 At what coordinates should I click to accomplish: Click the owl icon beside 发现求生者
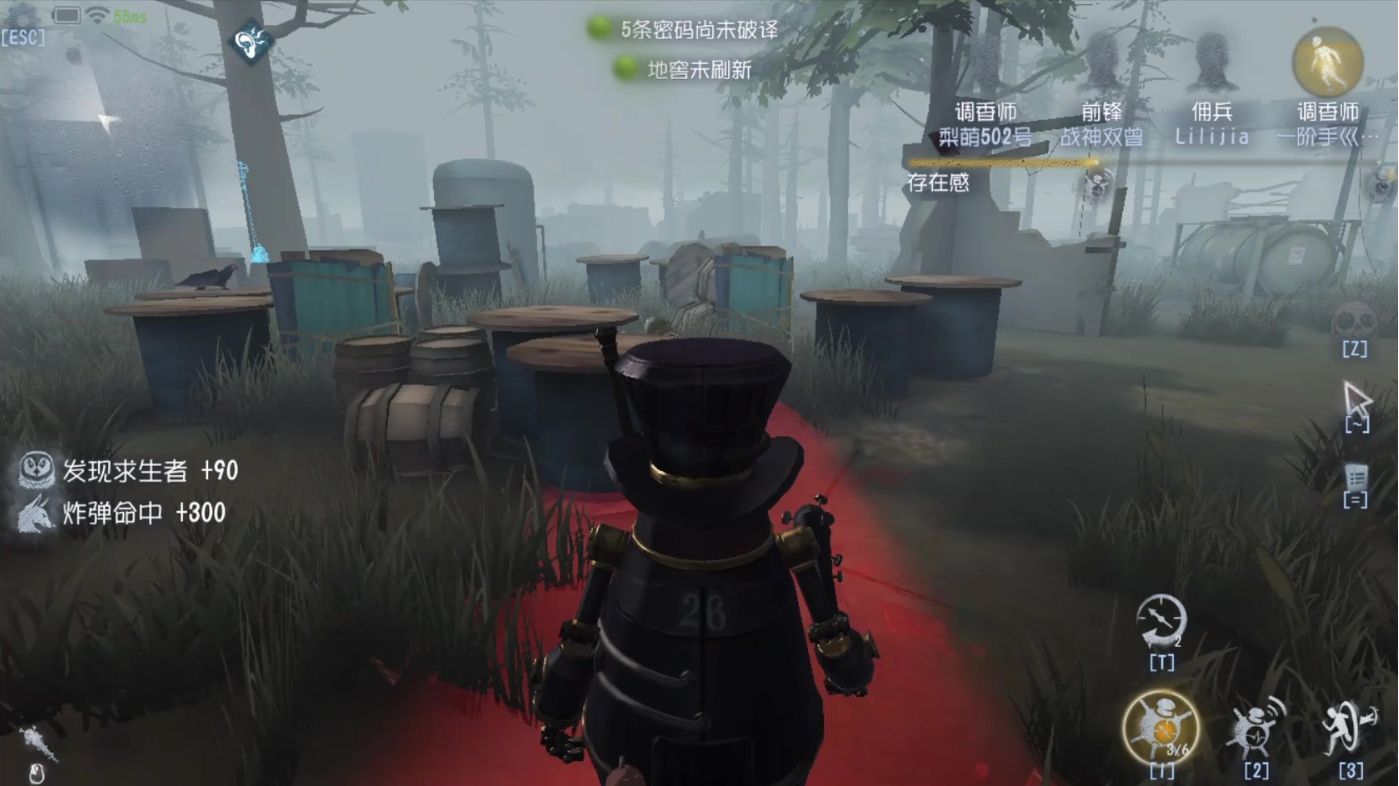(x=37, y=470)
